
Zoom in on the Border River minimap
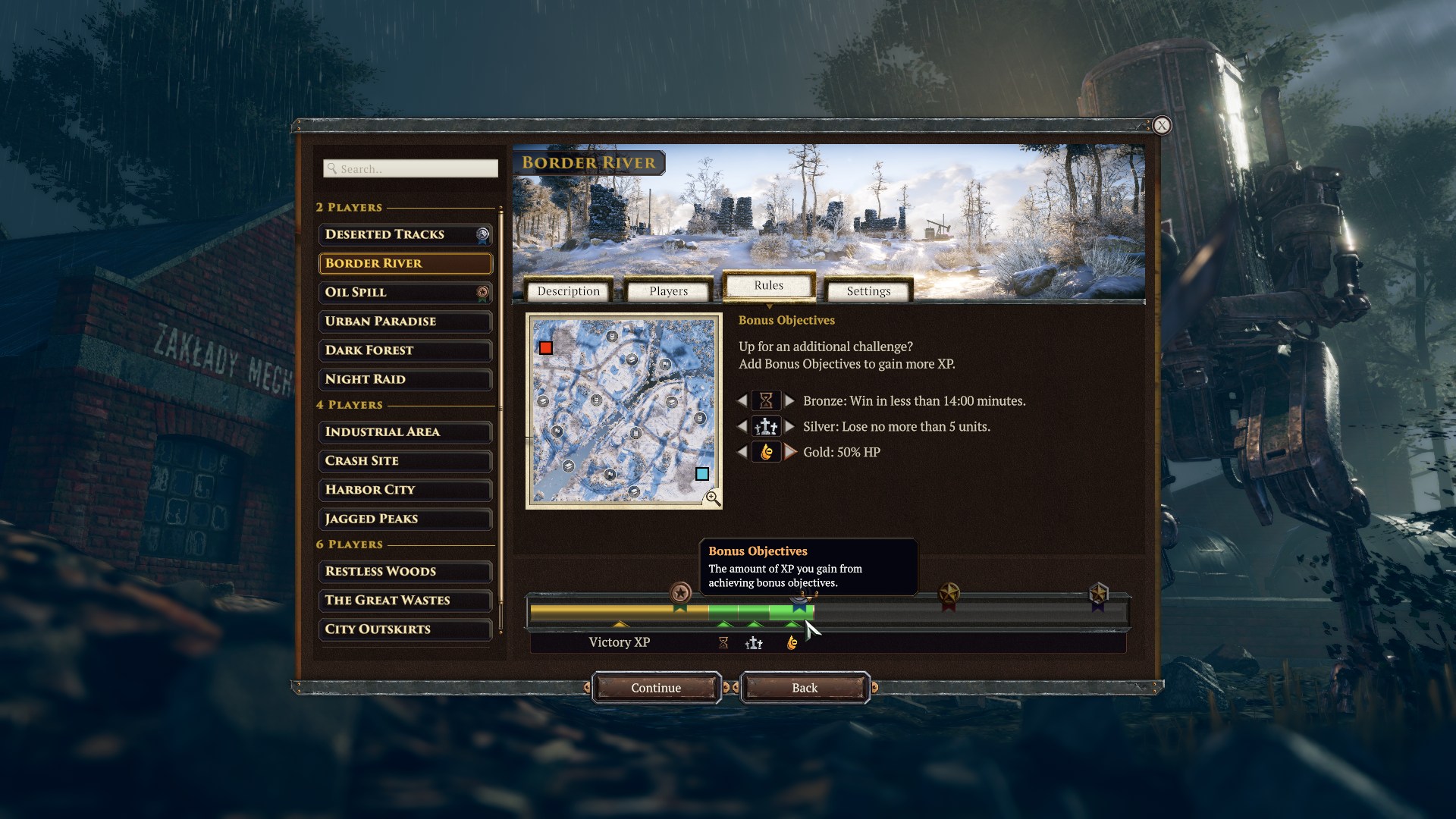click(x=713, y=498)
